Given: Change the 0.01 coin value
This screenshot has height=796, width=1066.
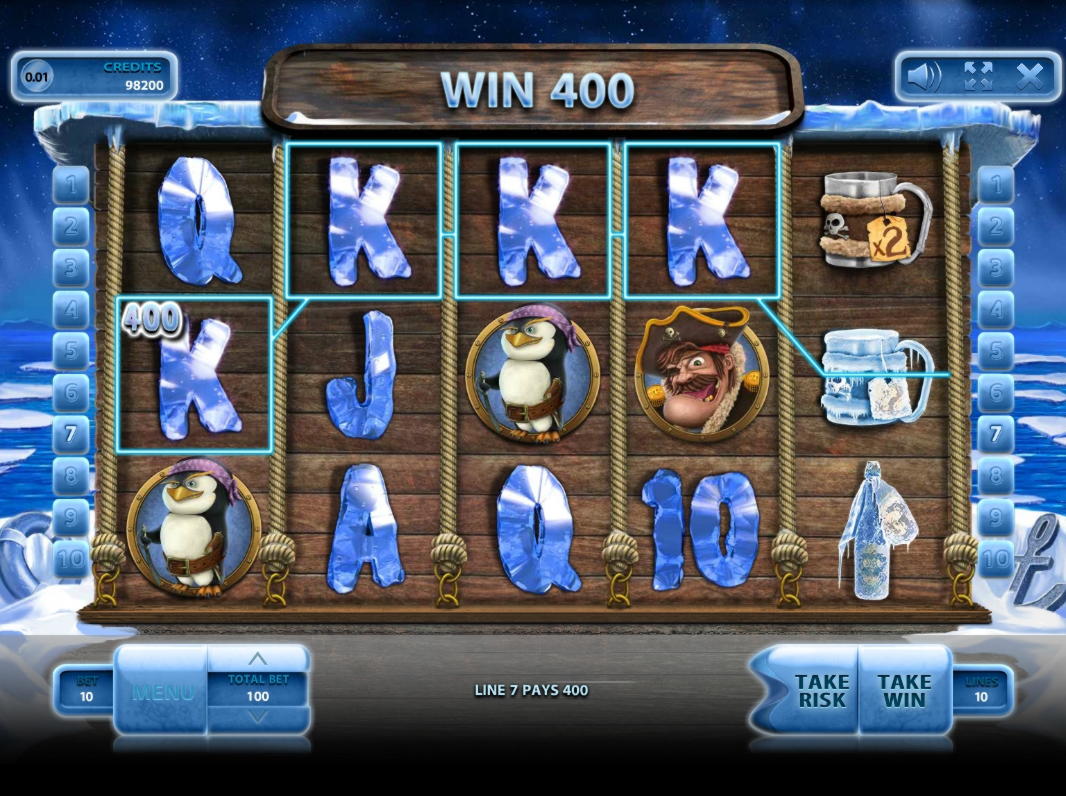Looking at the screenshot, I should tap(37, 76).
